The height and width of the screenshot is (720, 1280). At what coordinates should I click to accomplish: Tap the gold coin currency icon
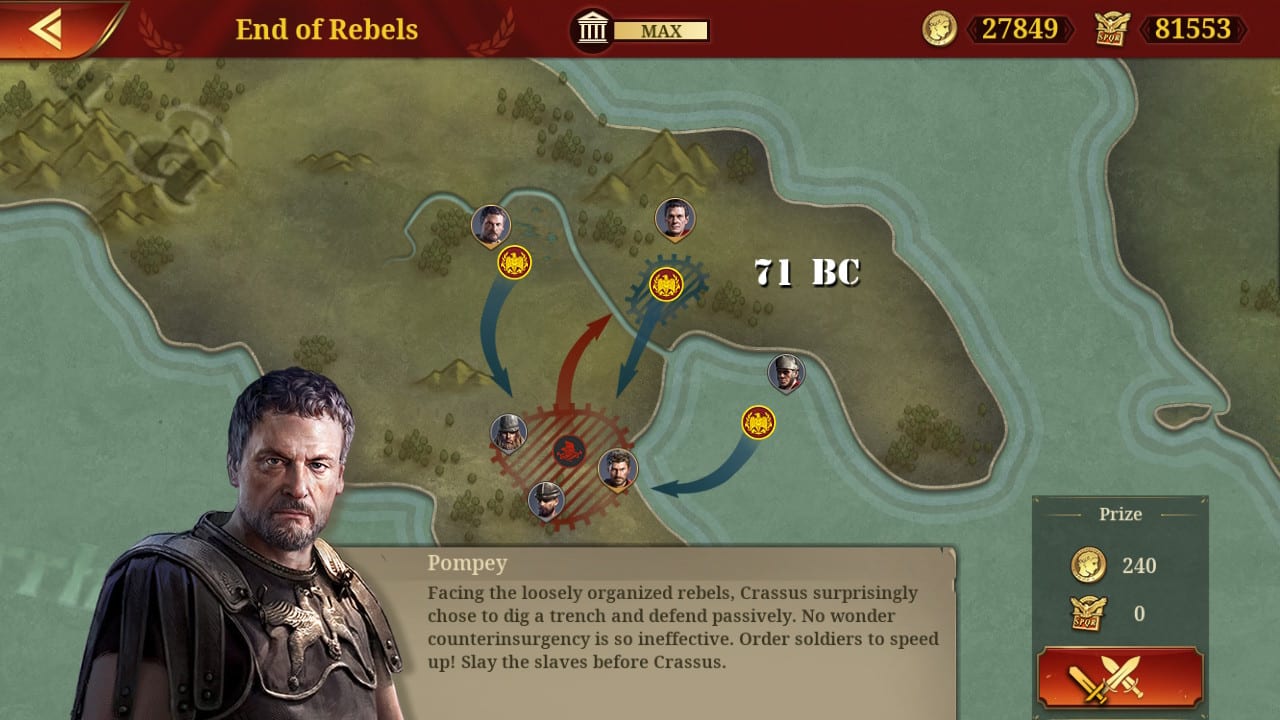[938, 30]
